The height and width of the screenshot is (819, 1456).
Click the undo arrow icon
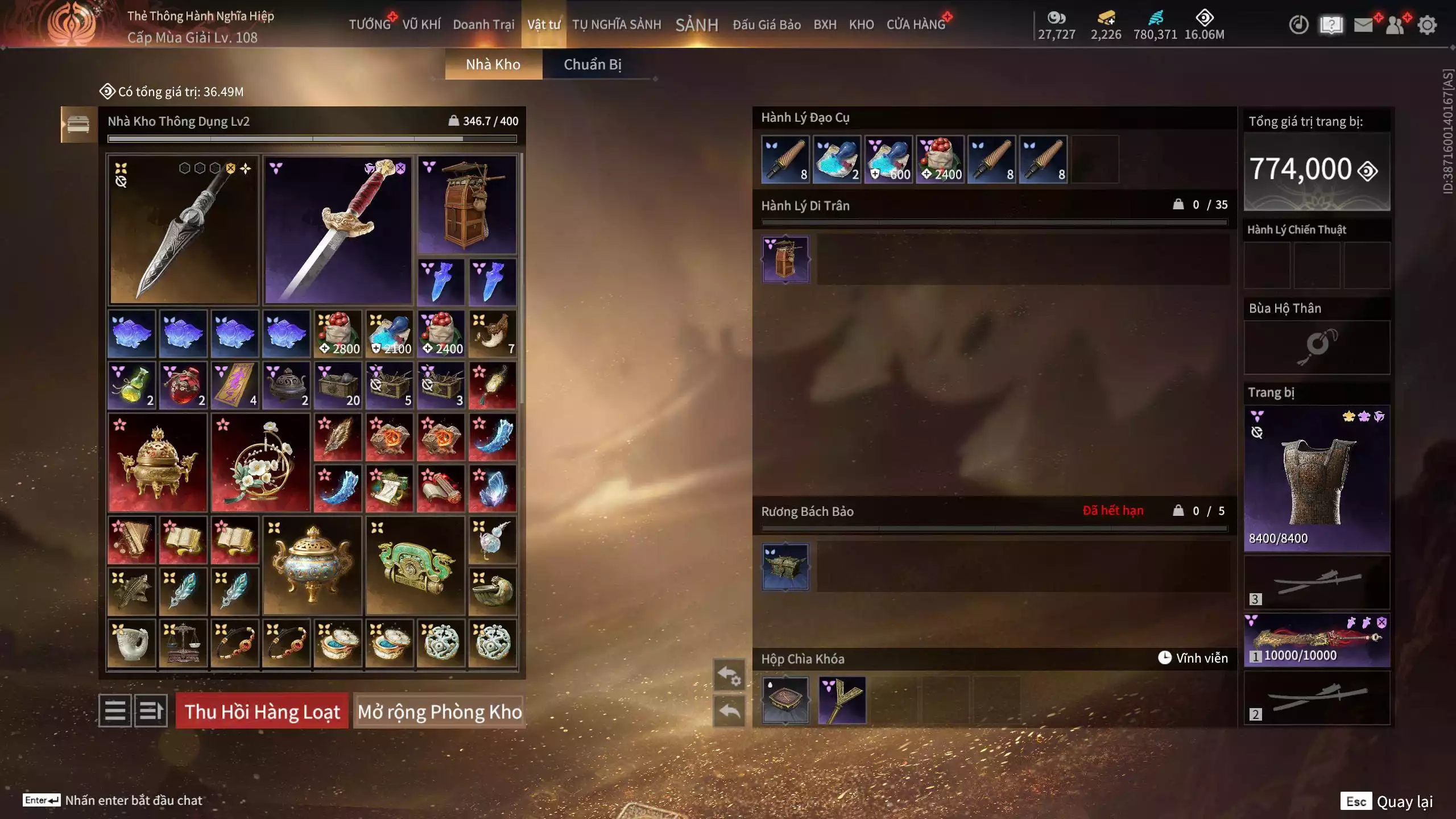(x=730, y=710)
